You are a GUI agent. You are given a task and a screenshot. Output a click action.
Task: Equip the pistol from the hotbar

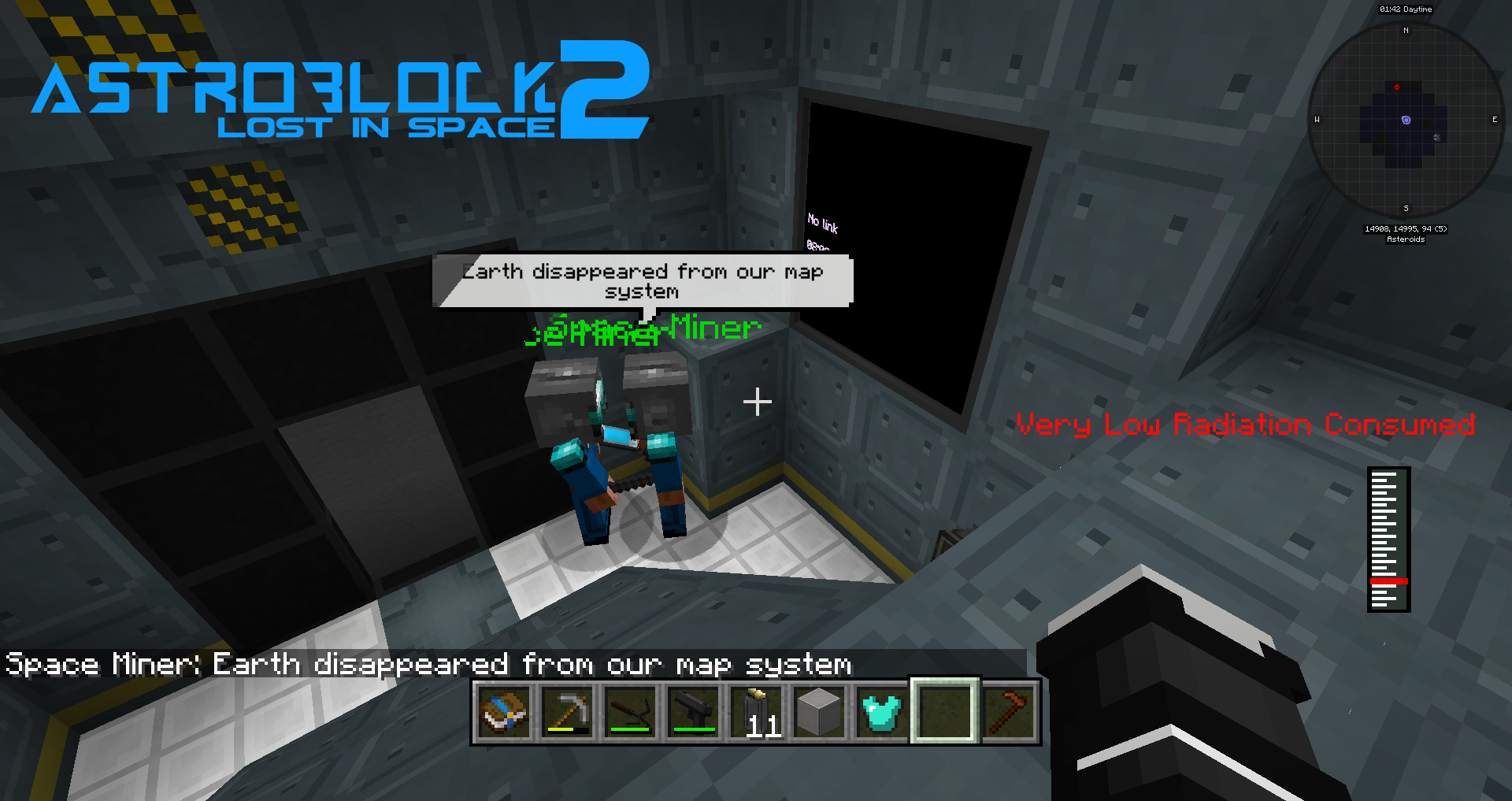click(693, 711)
